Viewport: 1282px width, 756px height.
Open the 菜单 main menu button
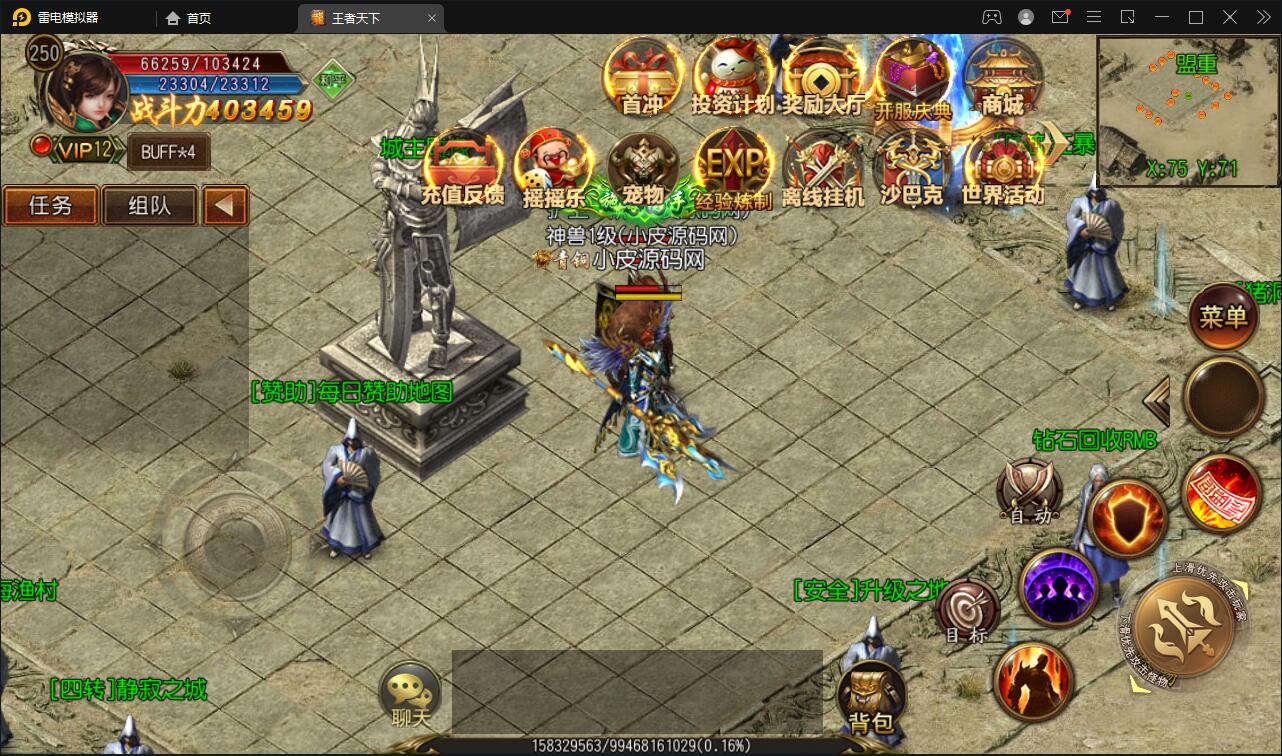pyautogui.click(x=1224, y=318)
